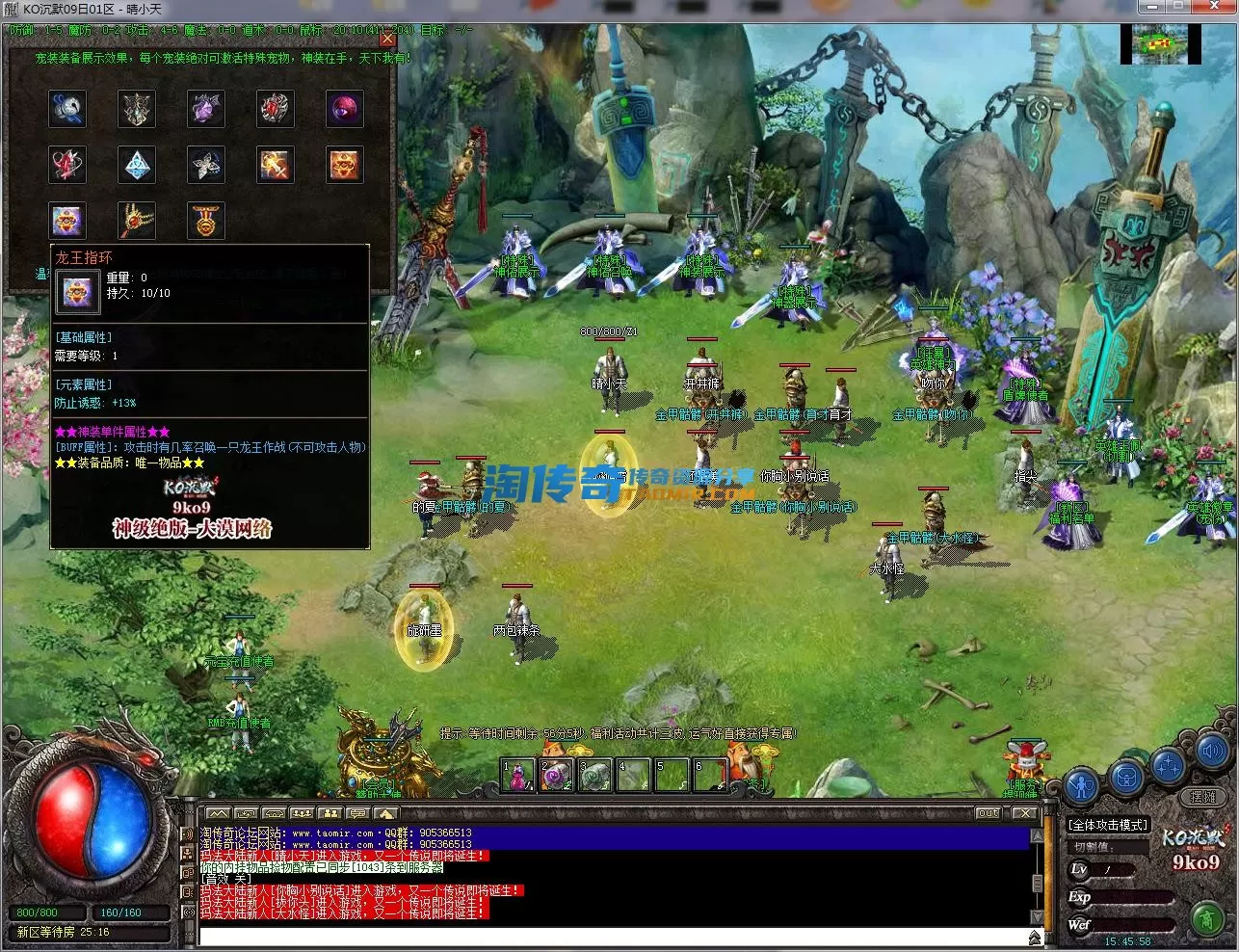Select the dark purple eye orb item
The image size is (1239, 952).
click(x=345, y=109)
